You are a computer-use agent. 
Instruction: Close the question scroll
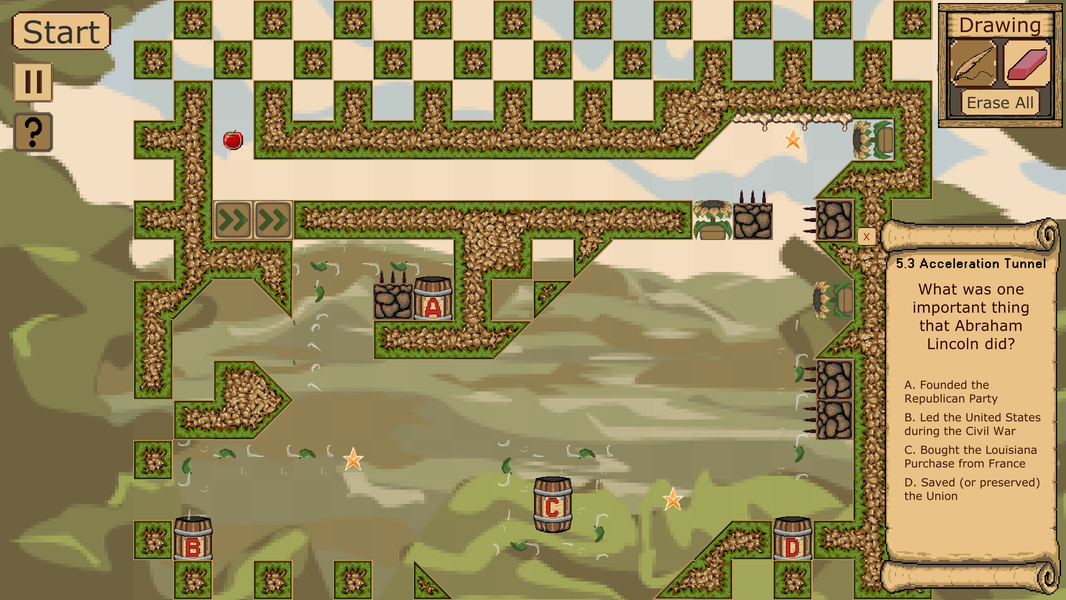pyautogui.click(x=866, y=237)
